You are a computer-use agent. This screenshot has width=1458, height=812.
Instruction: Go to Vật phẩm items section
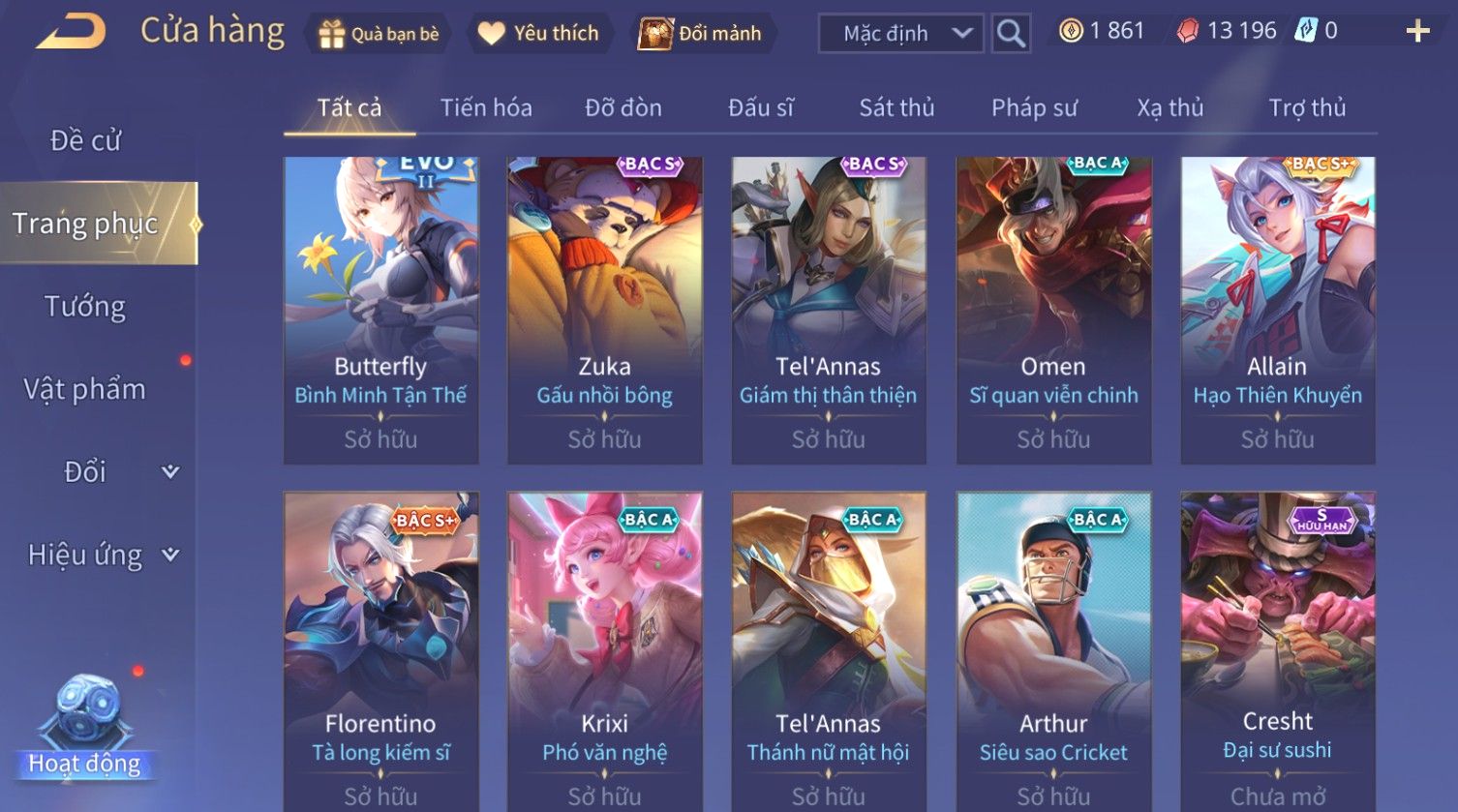(x=85, y=389)
